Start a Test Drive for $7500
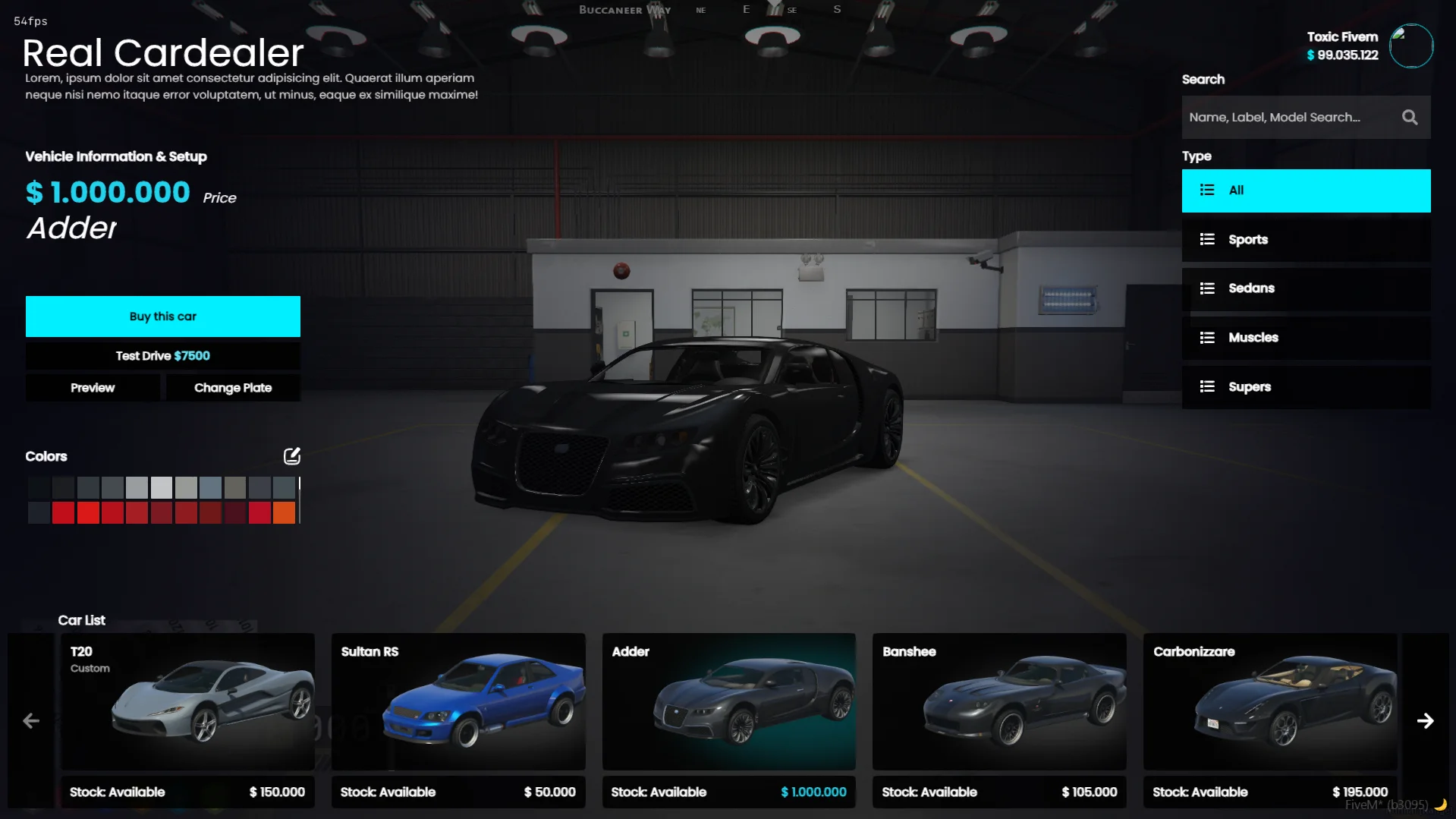1456x819 pixels. pos(162,355)
